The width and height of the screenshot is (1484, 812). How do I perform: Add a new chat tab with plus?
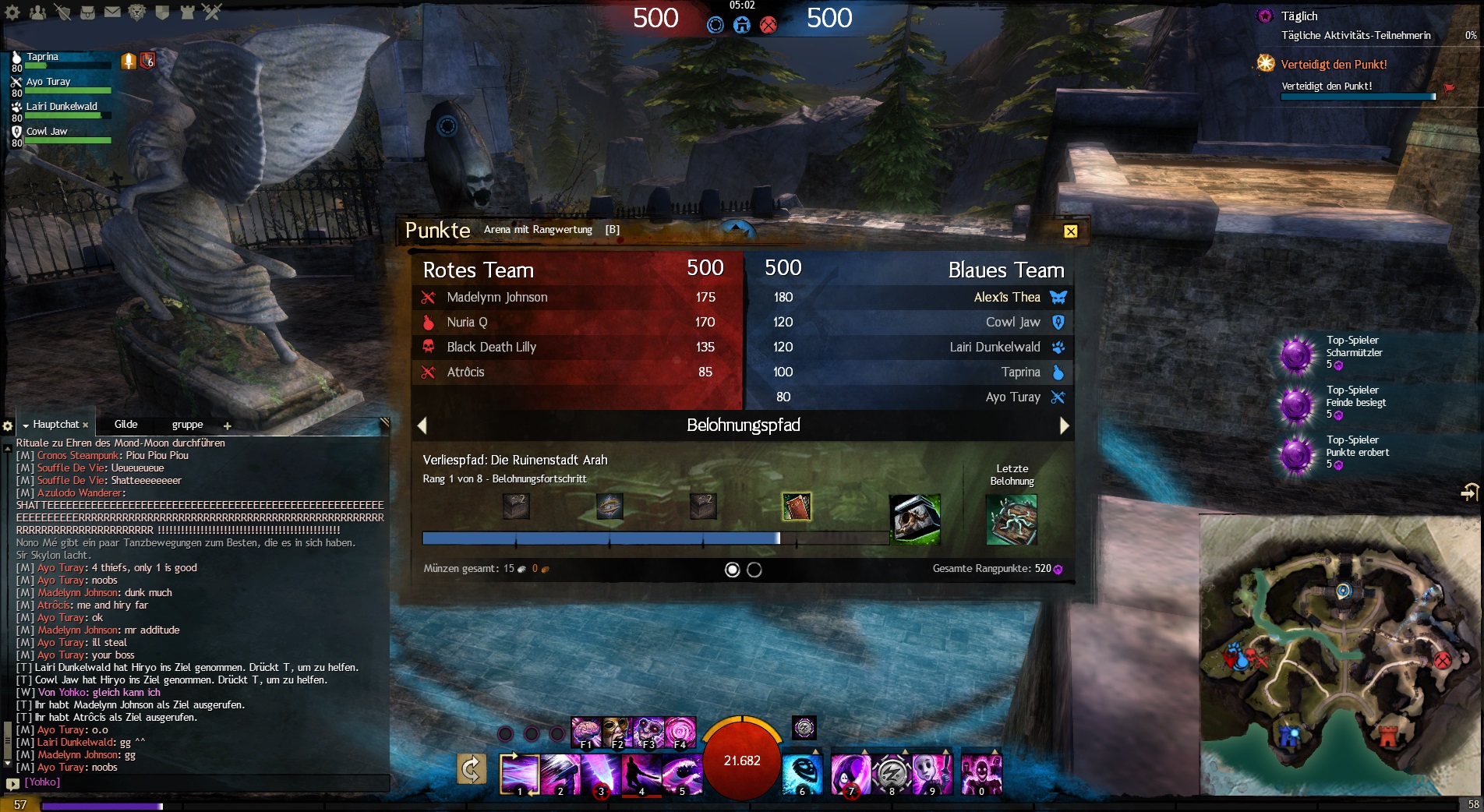(228, 426)
